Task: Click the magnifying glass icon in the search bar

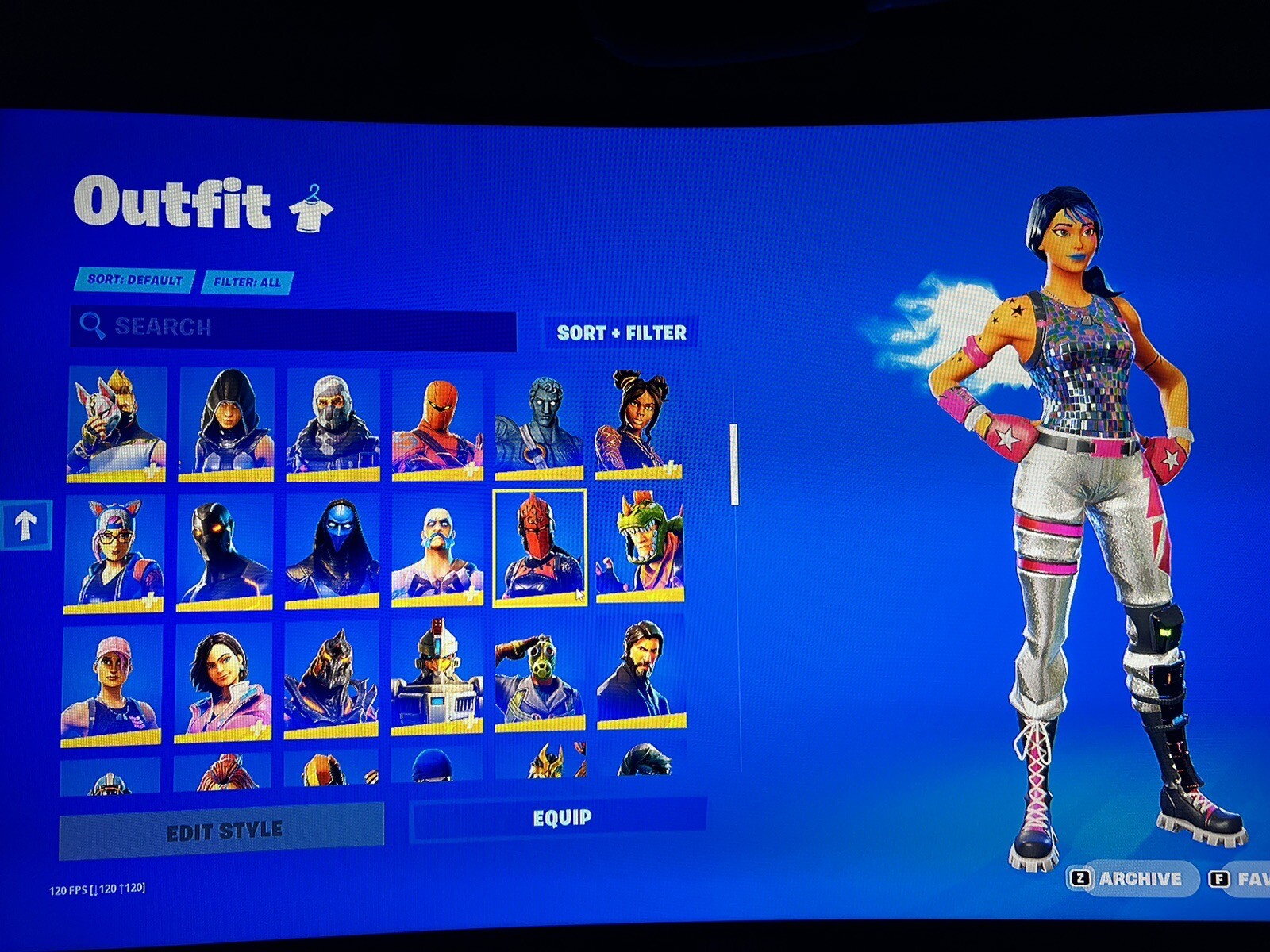Action: (x=94, y=325)
